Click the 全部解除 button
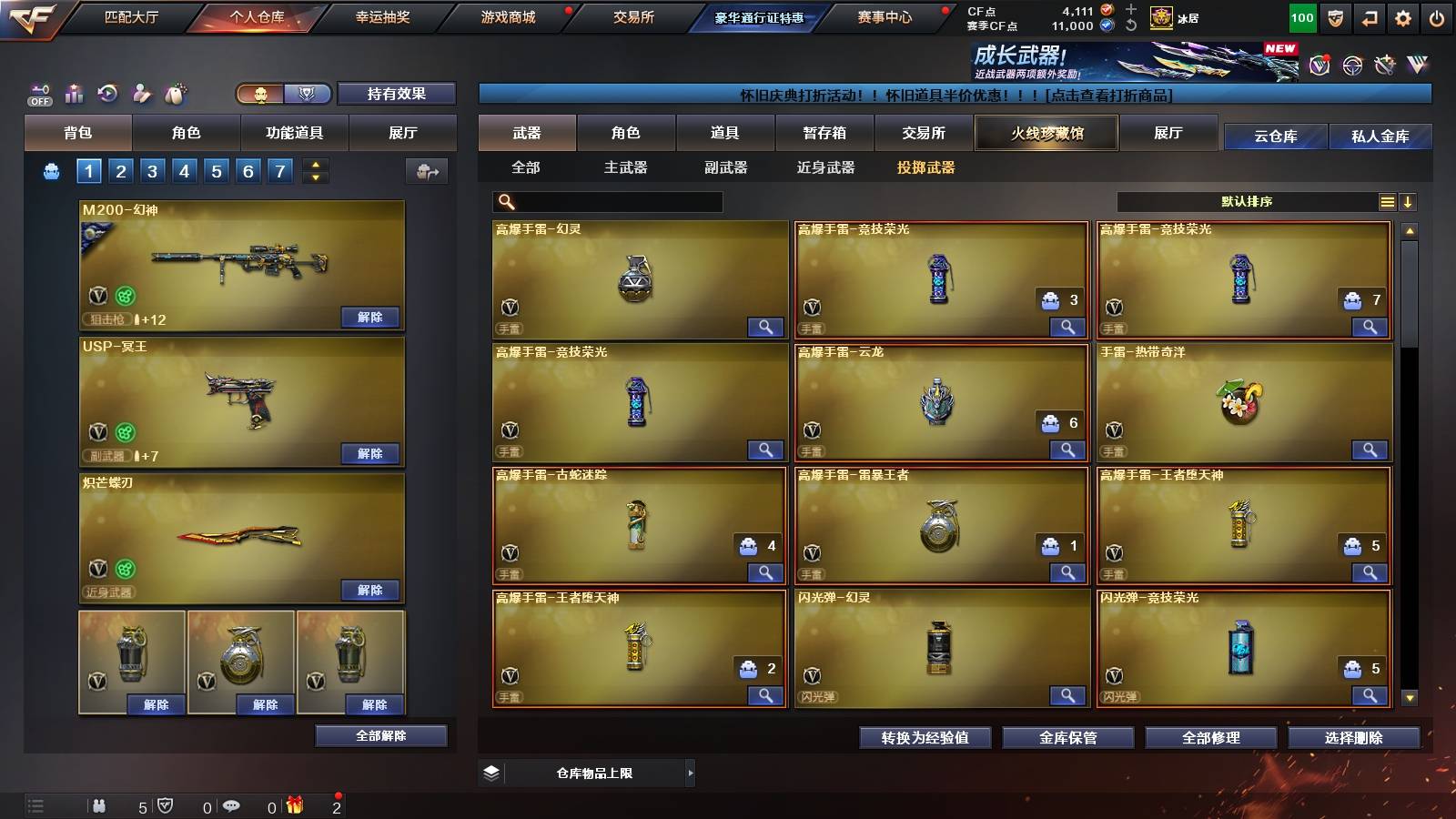 click(x=379, y=735)
